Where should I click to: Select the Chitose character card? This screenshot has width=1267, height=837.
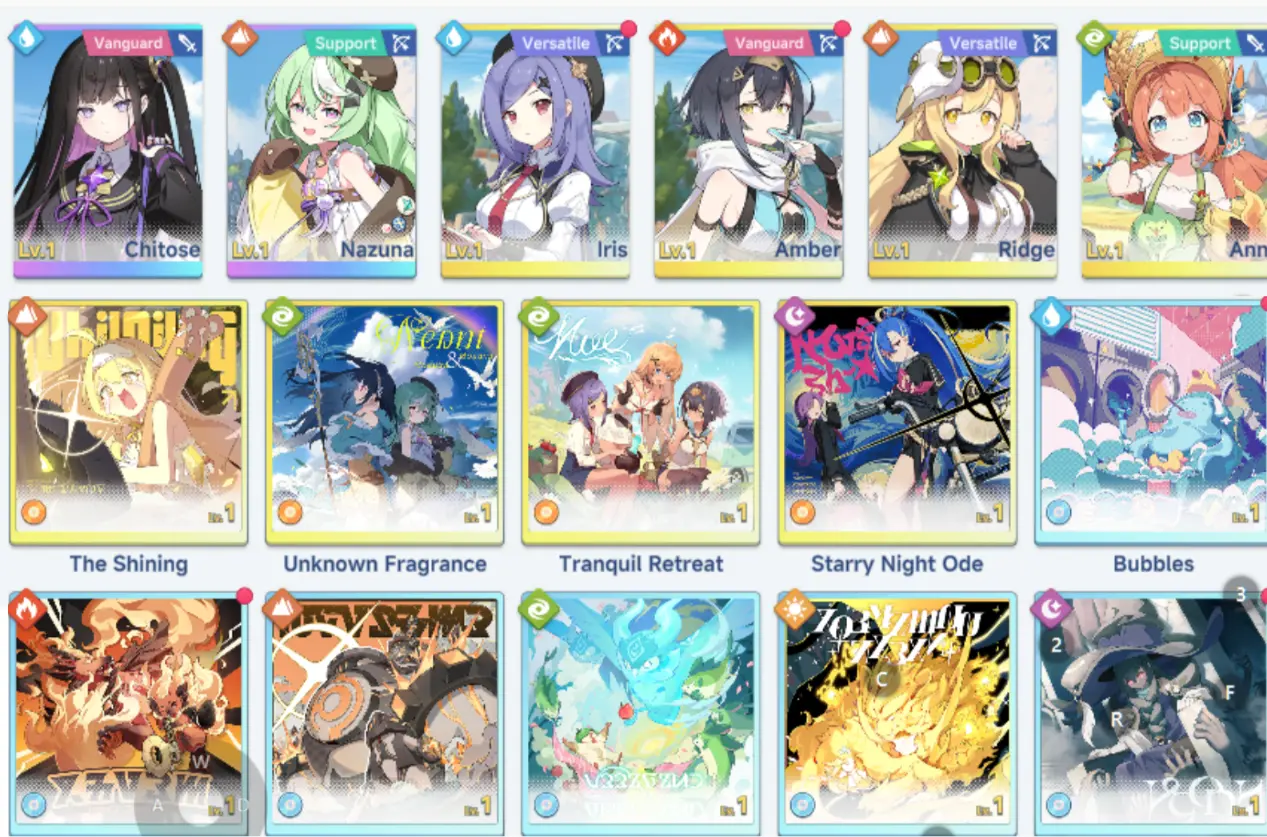point(108,152)
